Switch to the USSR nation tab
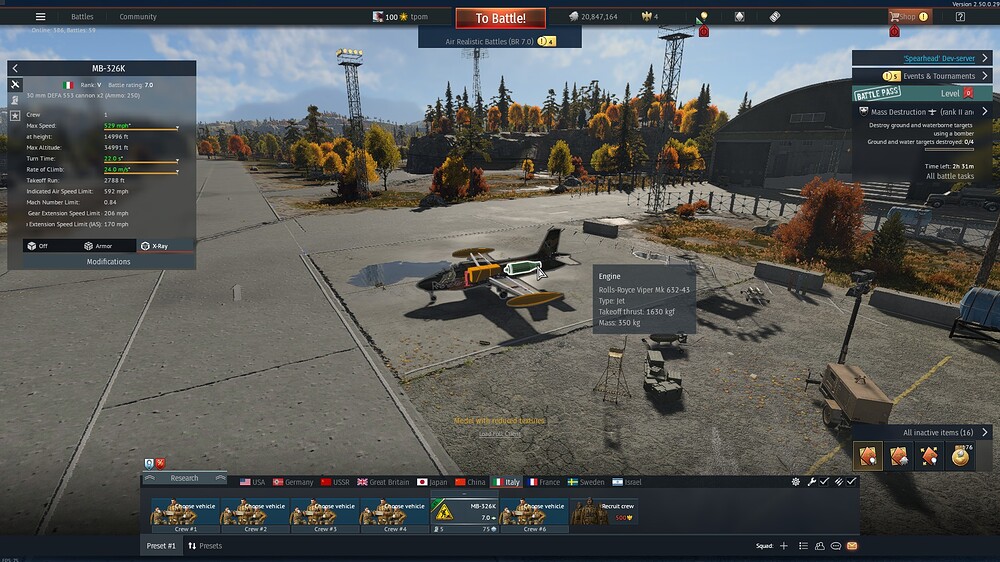Image resolution: width=1000 pixels, height=562 pixels. click(335, 482)
